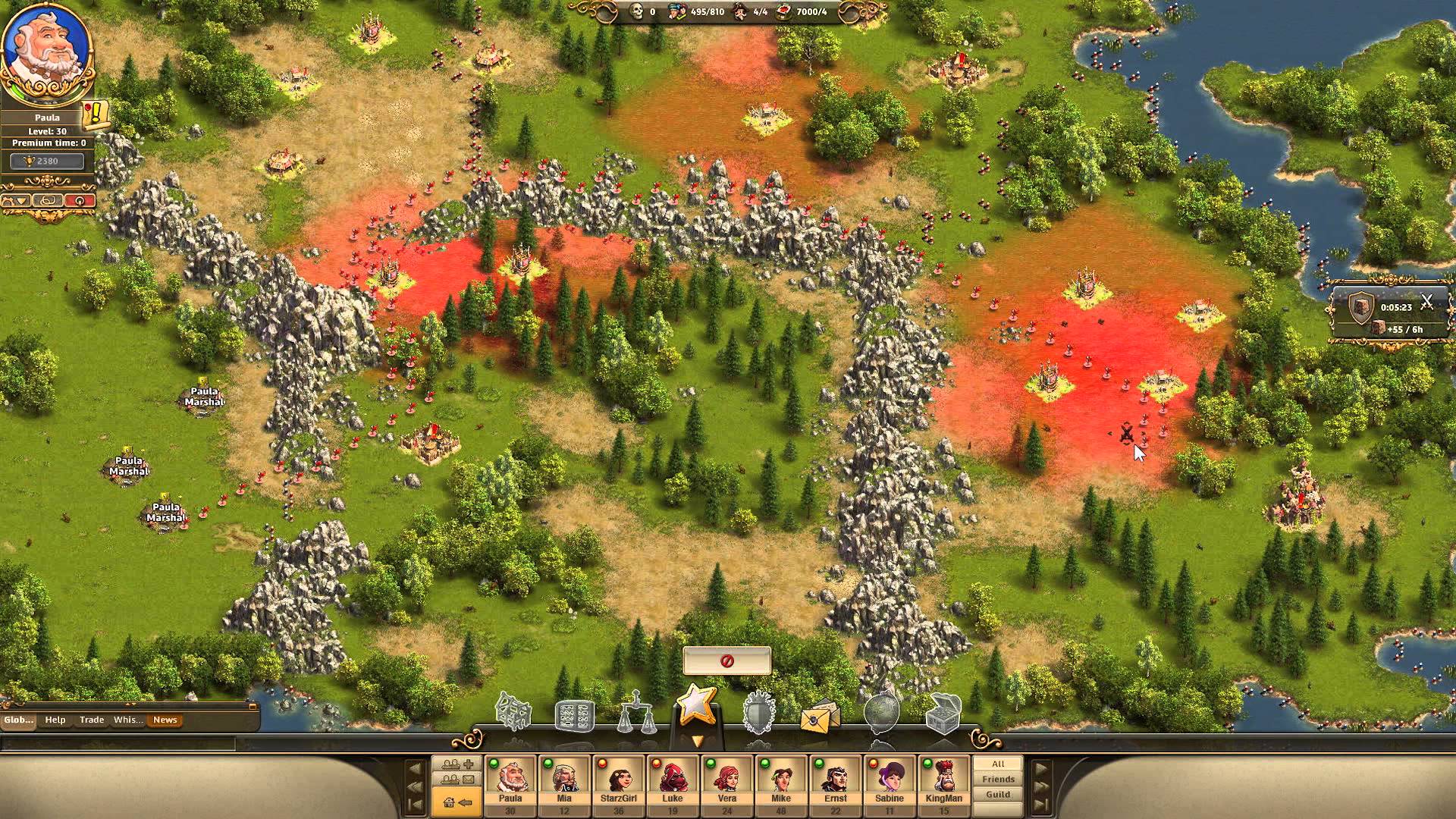1456x819 pixels.
Task: Open the News chat tab
Action: tap(165, 720)
